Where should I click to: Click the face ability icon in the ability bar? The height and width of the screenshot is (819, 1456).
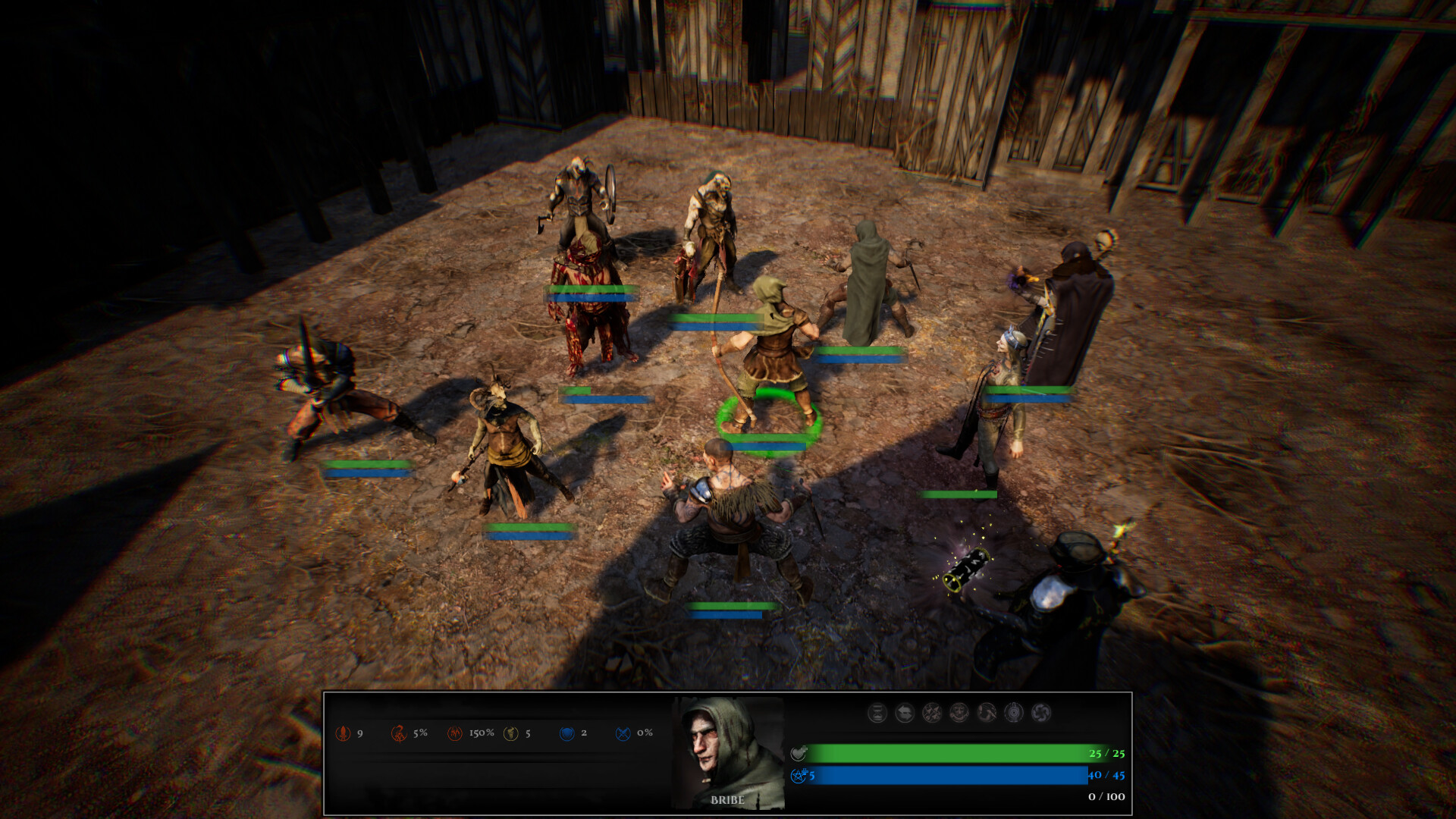pos(959,713)
